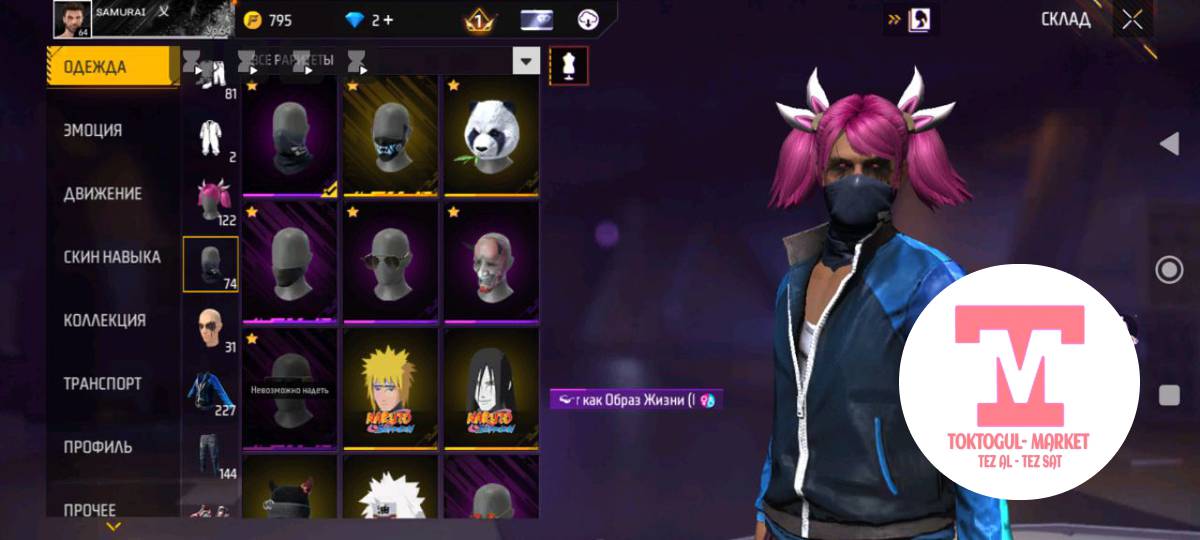Select the blonde Naruto hairstyle item

click(390, 388)
